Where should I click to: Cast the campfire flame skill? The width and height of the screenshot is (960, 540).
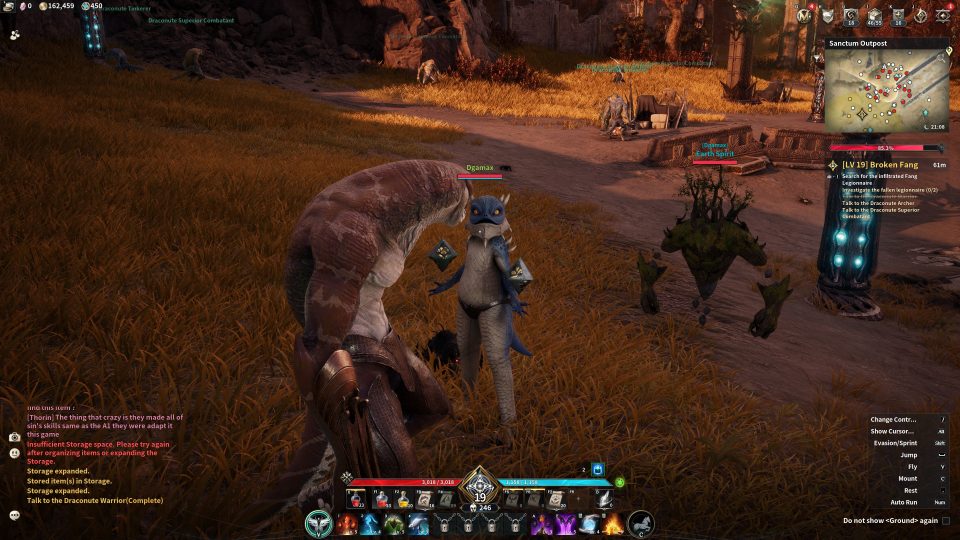point(612,523)
